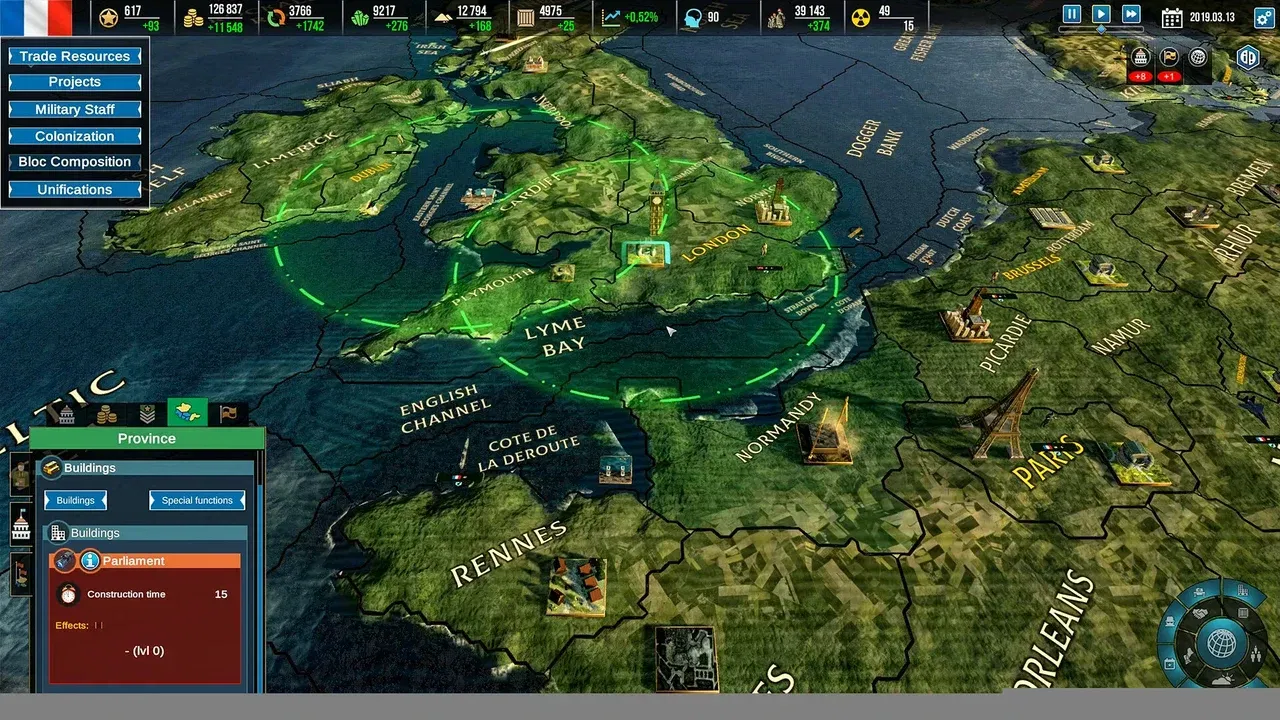Click the Special functions button

coord(196,500)
